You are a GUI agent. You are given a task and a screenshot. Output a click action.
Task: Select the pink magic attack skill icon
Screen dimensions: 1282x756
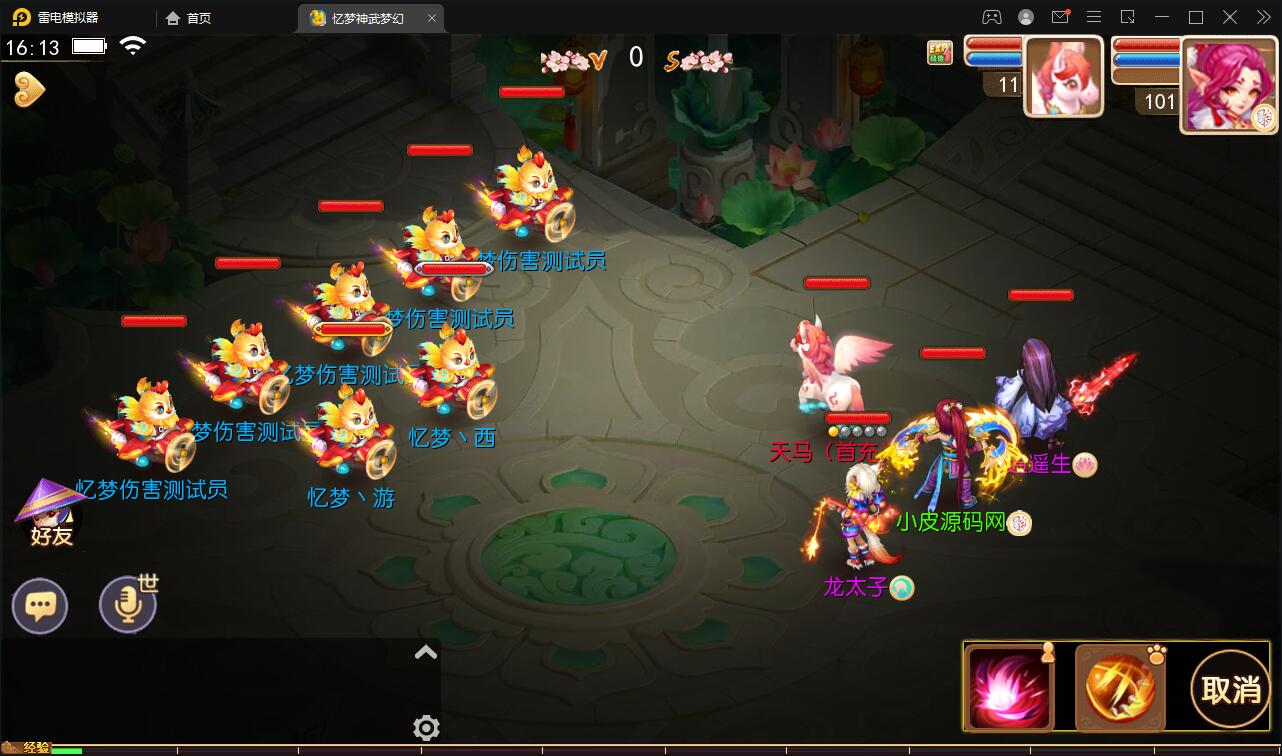point(1010,687)
